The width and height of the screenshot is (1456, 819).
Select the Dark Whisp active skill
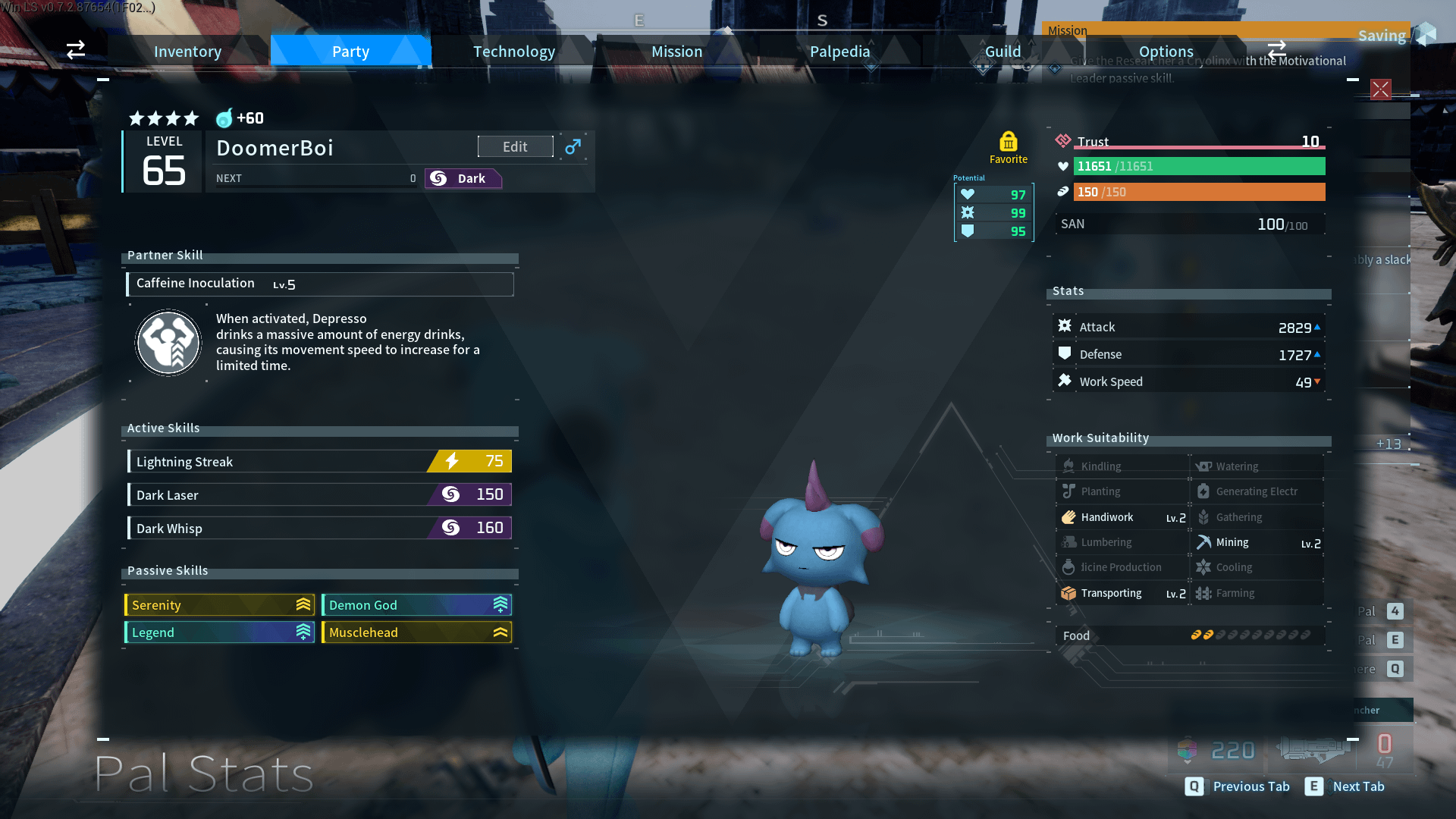click(x=319, y=529)
